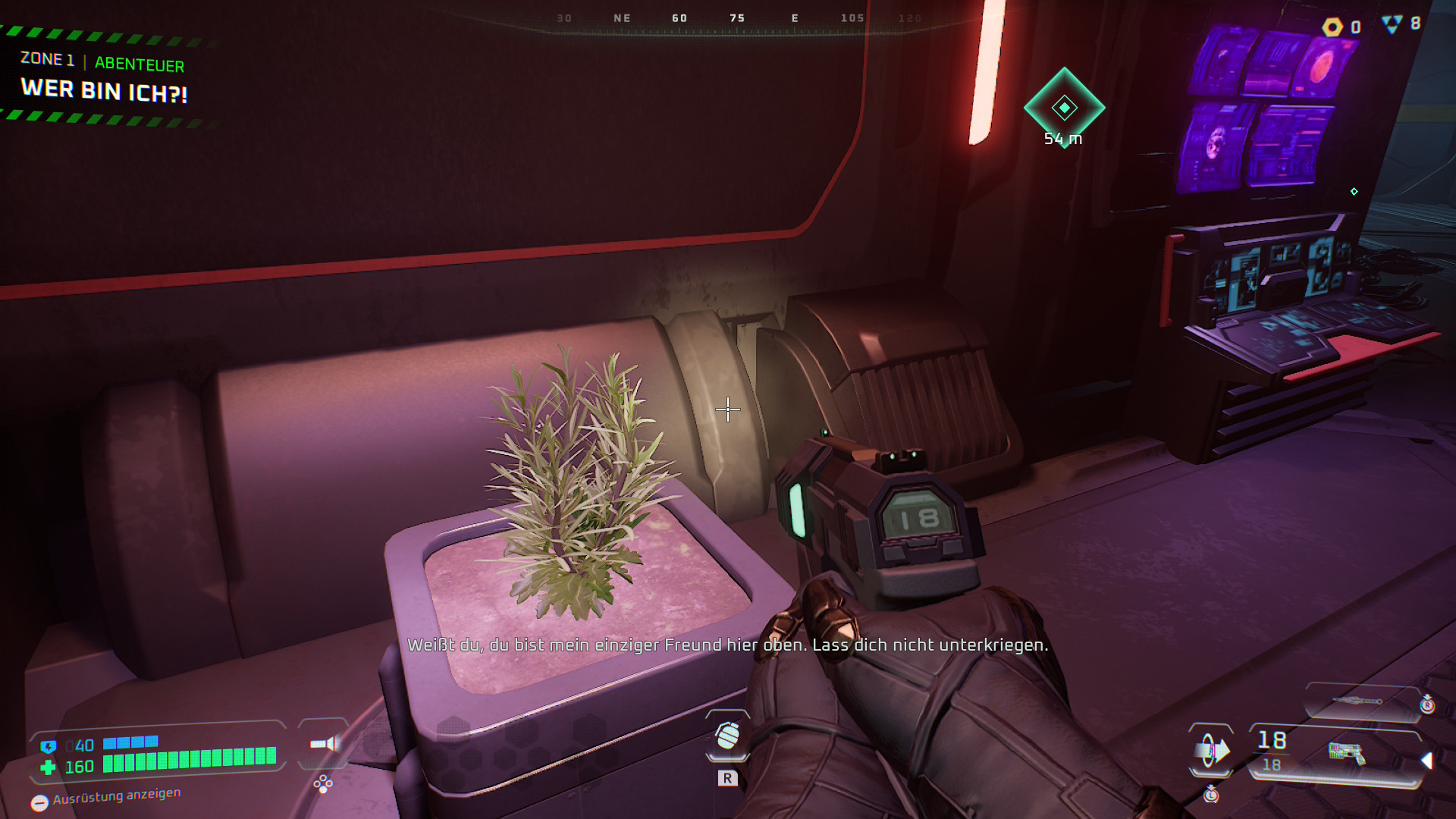Viewport: 1456px width, 819px height.
Task: Switch to the kunai secondary weapon slot
Action: click(1357, 701)
